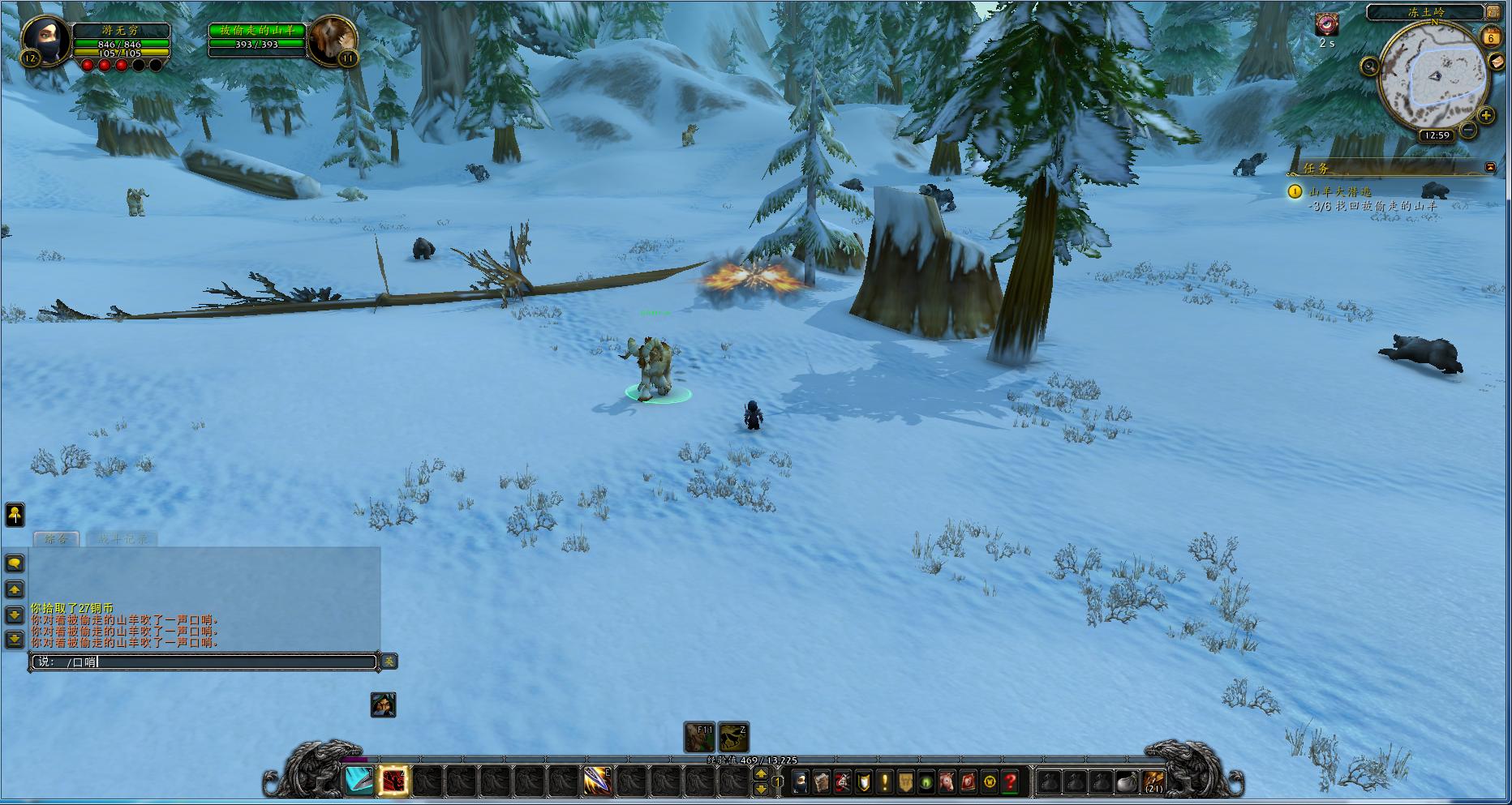Open the backpack bag slot

(1153, 781)
